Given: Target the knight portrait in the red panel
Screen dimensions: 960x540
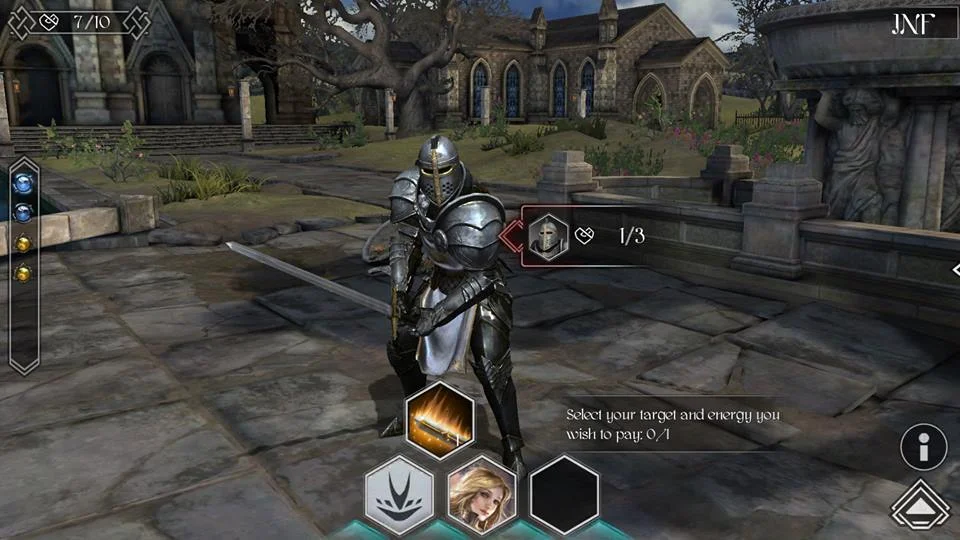Looking at the screenshot, I should pyautogui.click(x=548, y=238).
